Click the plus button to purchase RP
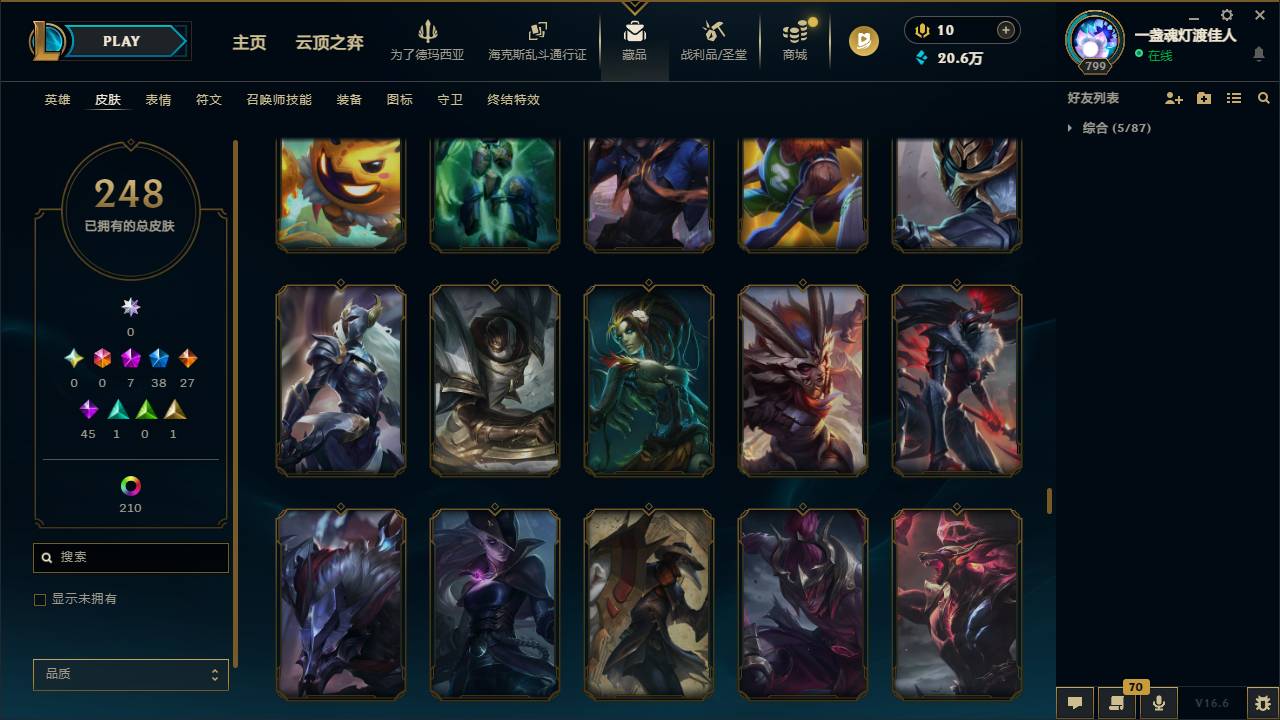 pos(1003,29)
